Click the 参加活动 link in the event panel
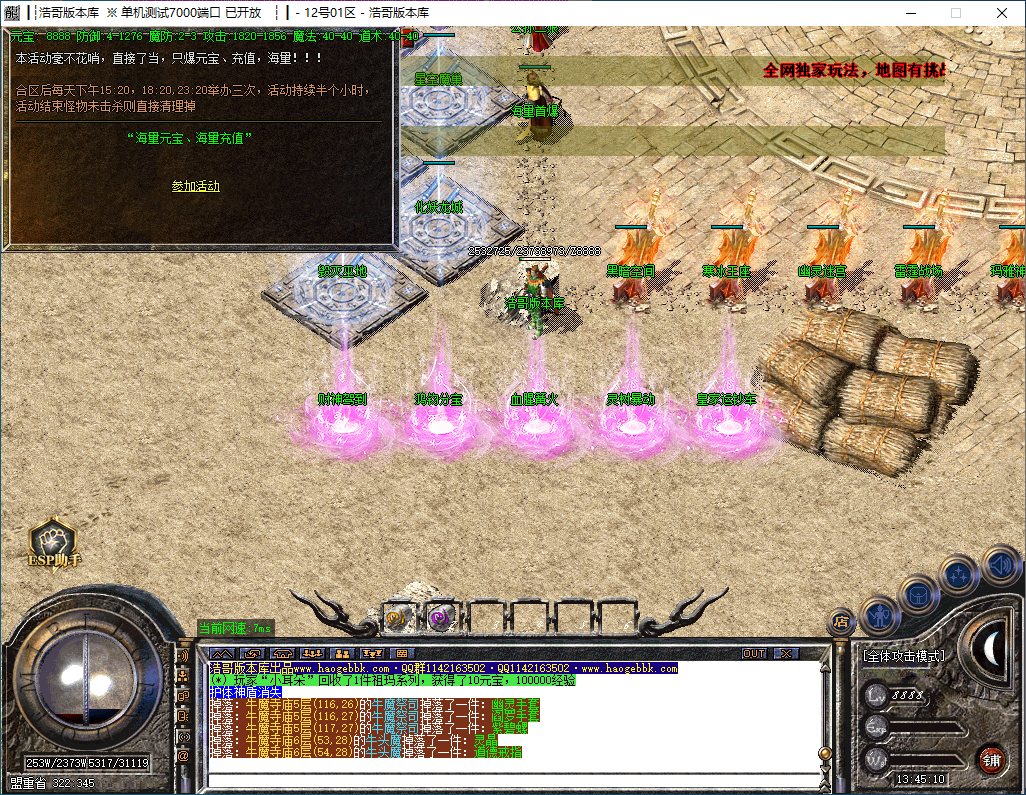 point(196,186)
